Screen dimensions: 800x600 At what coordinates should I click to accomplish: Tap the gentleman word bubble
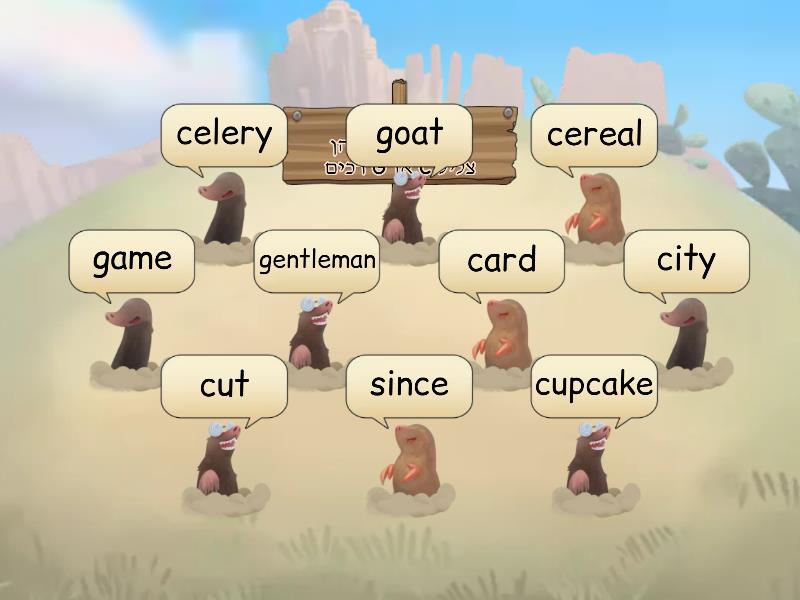(x=317, y=261)
